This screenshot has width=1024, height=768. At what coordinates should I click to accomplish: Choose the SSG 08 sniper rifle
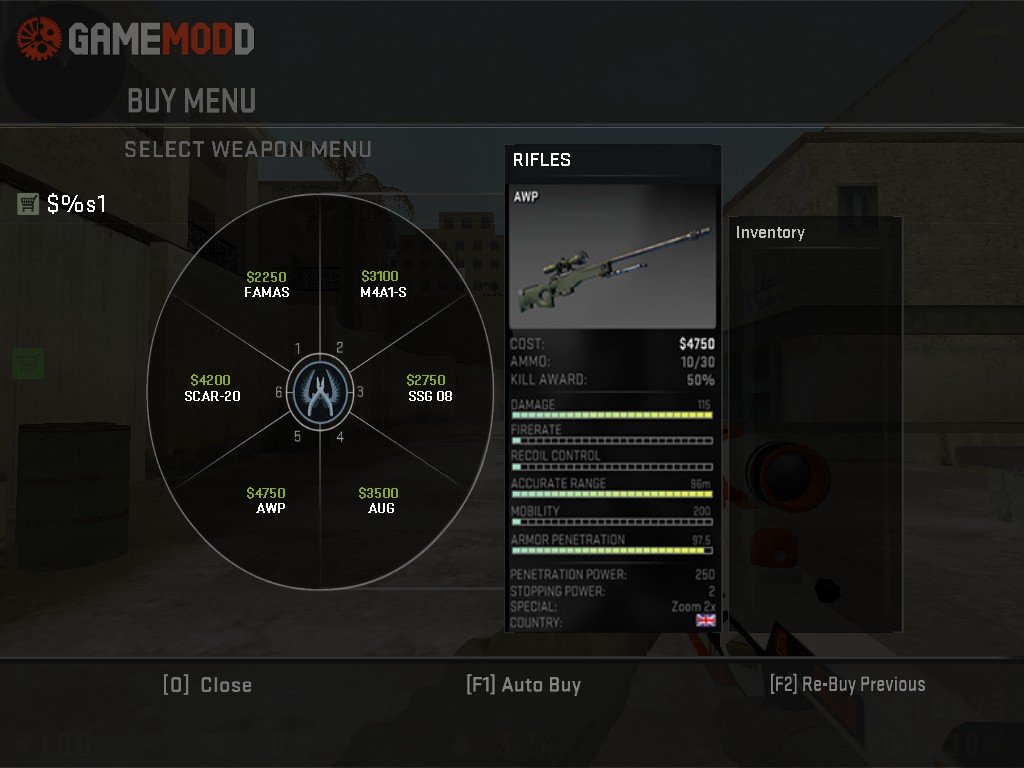point(429,388)
